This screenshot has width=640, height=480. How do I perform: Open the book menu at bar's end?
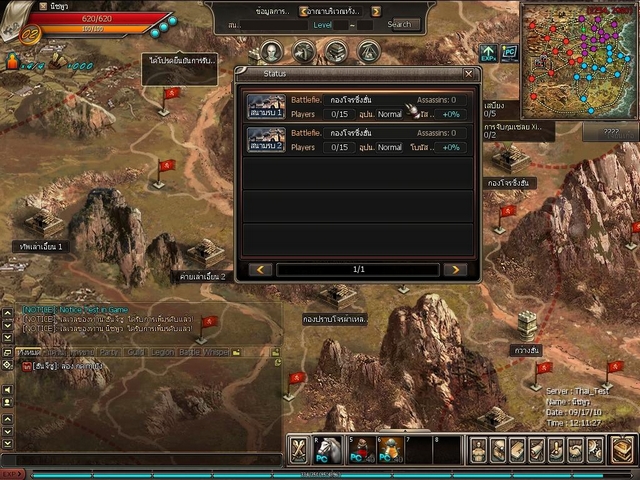tap(622, 450)
